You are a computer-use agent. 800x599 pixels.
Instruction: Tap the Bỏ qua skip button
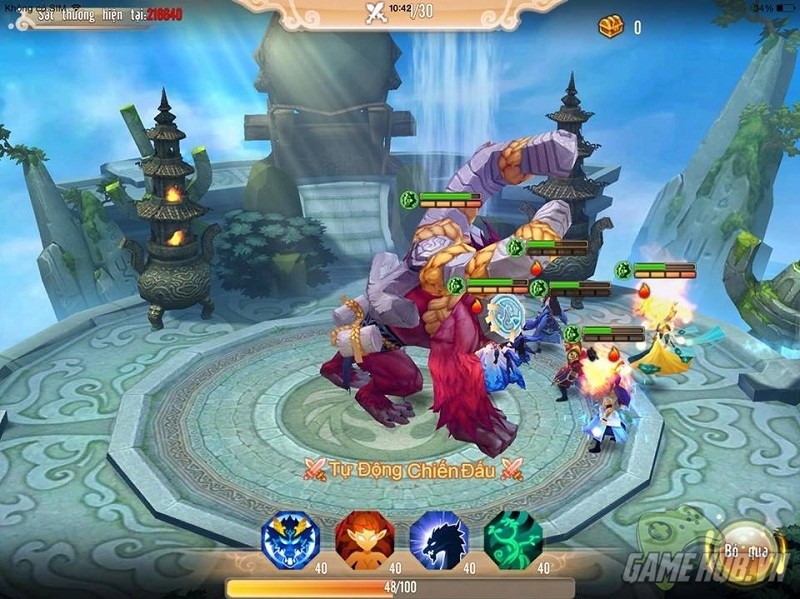point(743,550)
